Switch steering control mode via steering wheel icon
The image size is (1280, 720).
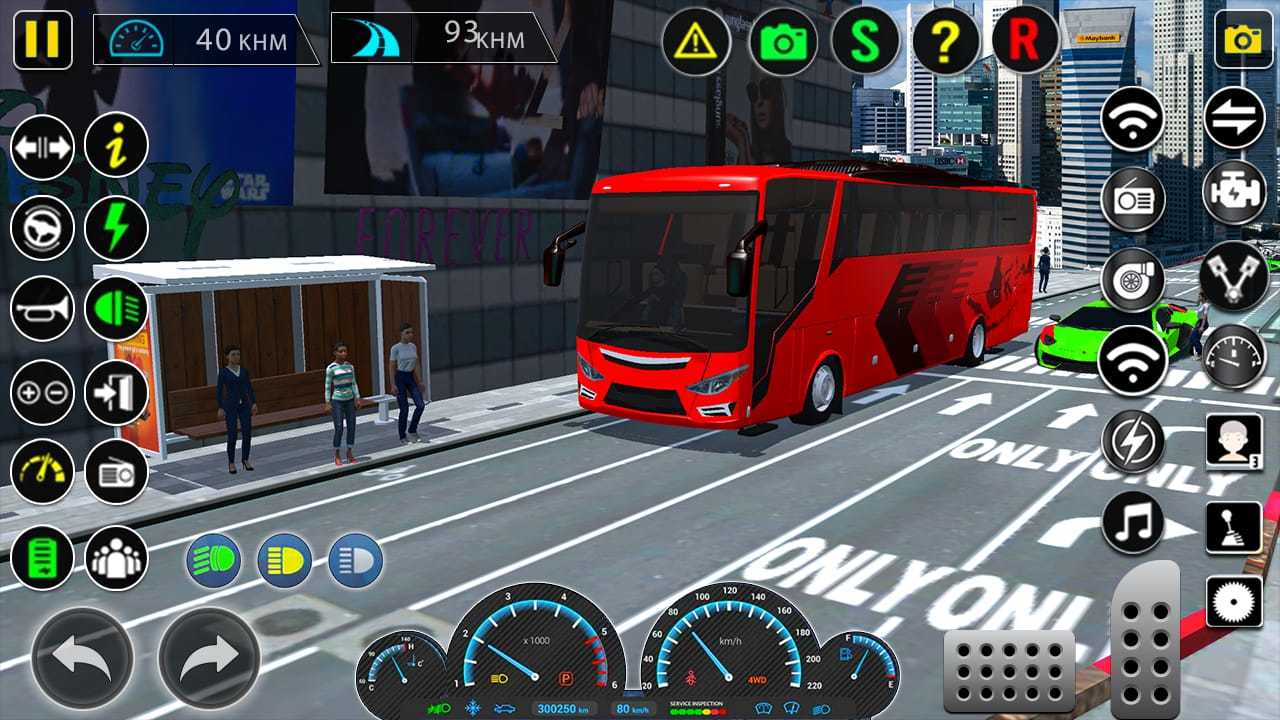pyautogui.click(x=42, y=227)
